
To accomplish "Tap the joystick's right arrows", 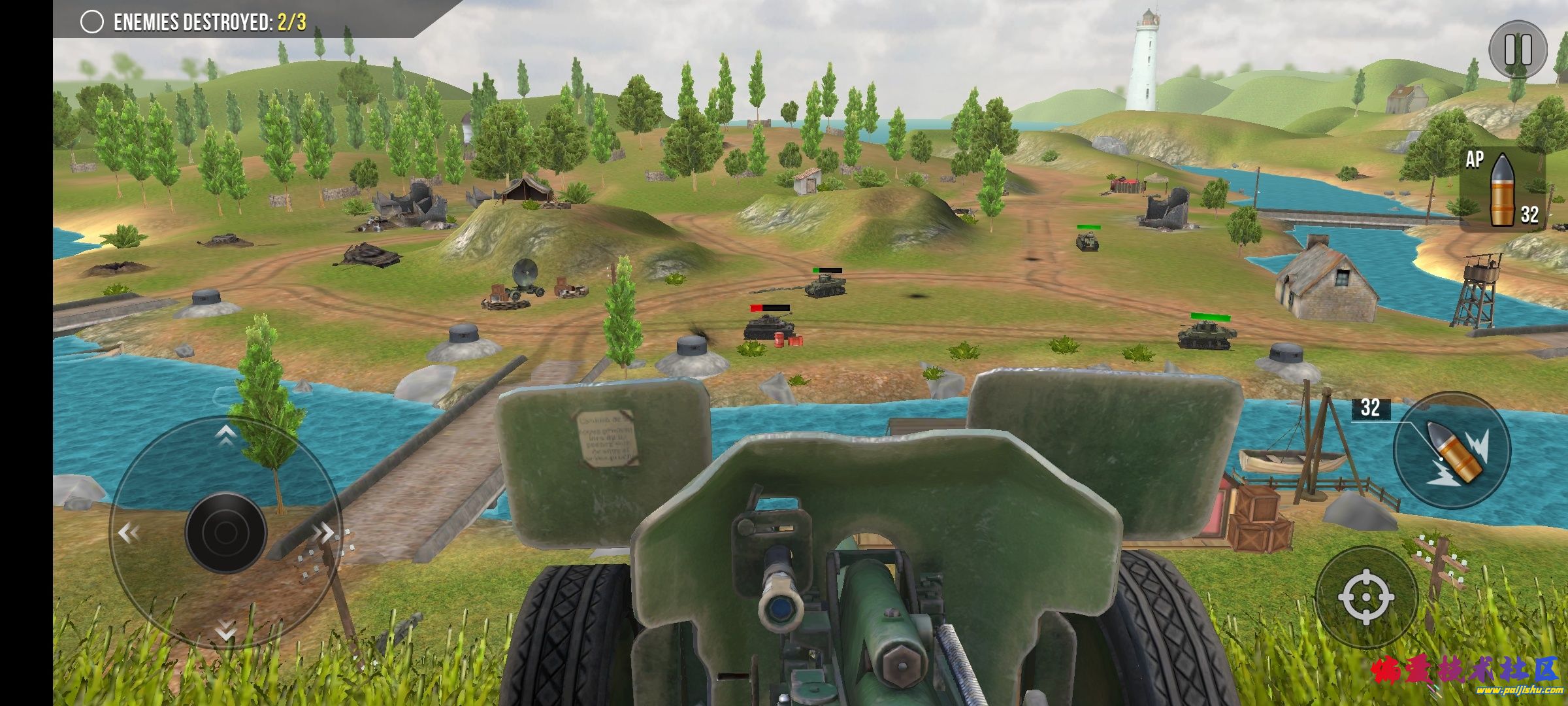I will 323,533.
